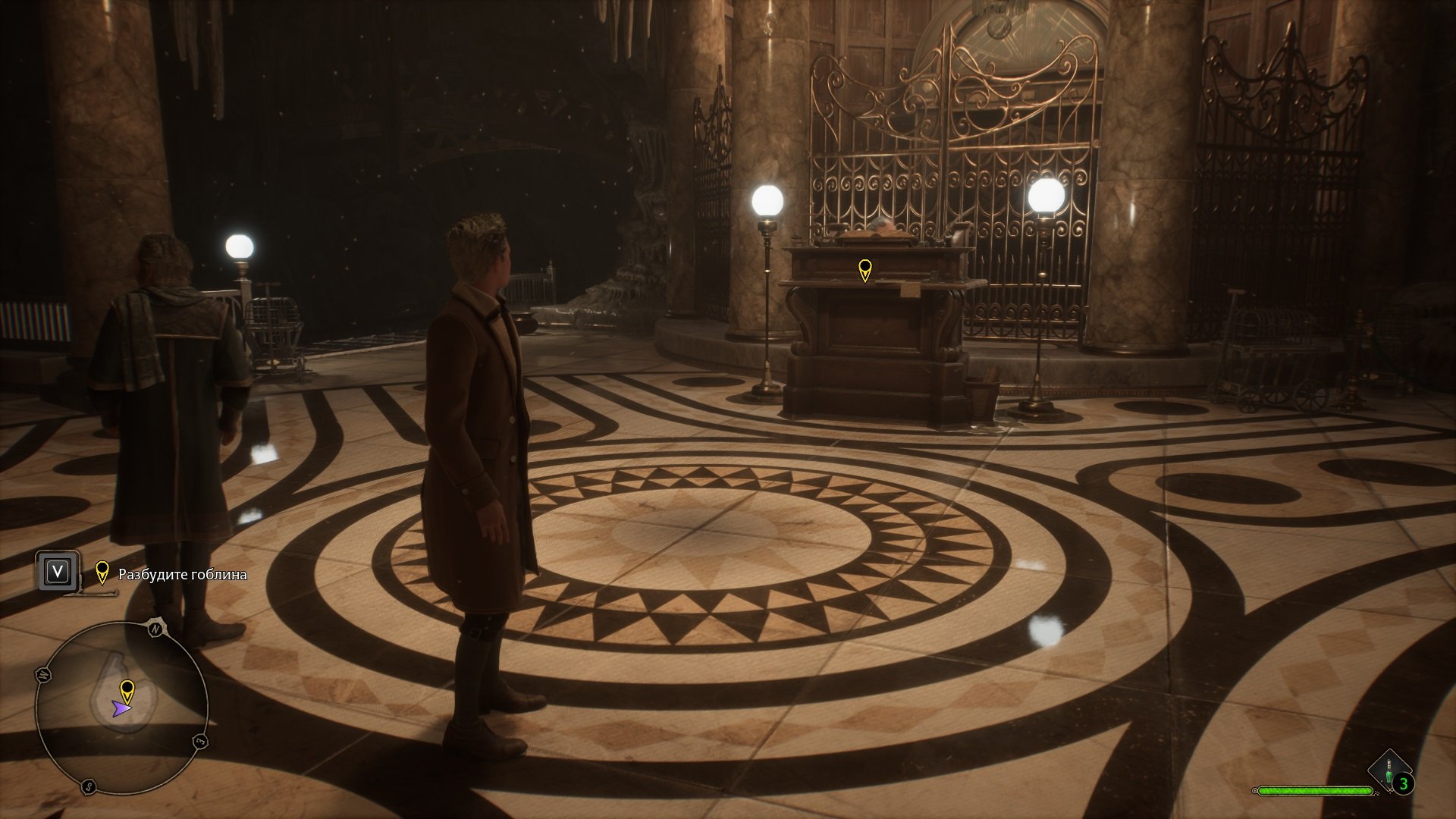Screen dimensions: 1456x819
Task: Click the circular minimap
Action: pos(121,708)
